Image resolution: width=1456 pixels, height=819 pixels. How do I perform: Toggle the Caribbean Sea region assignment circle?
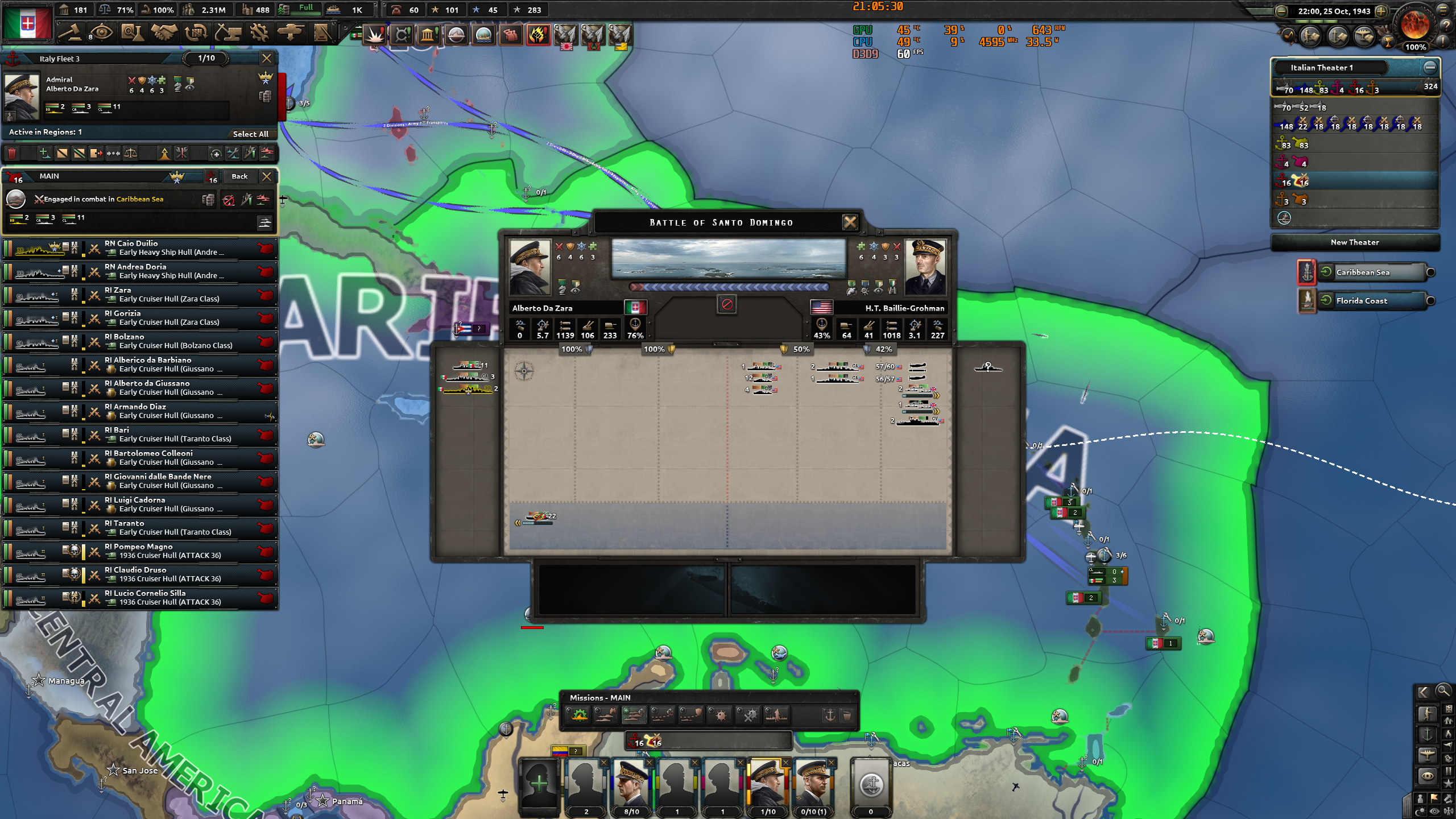click(1430, 272)
